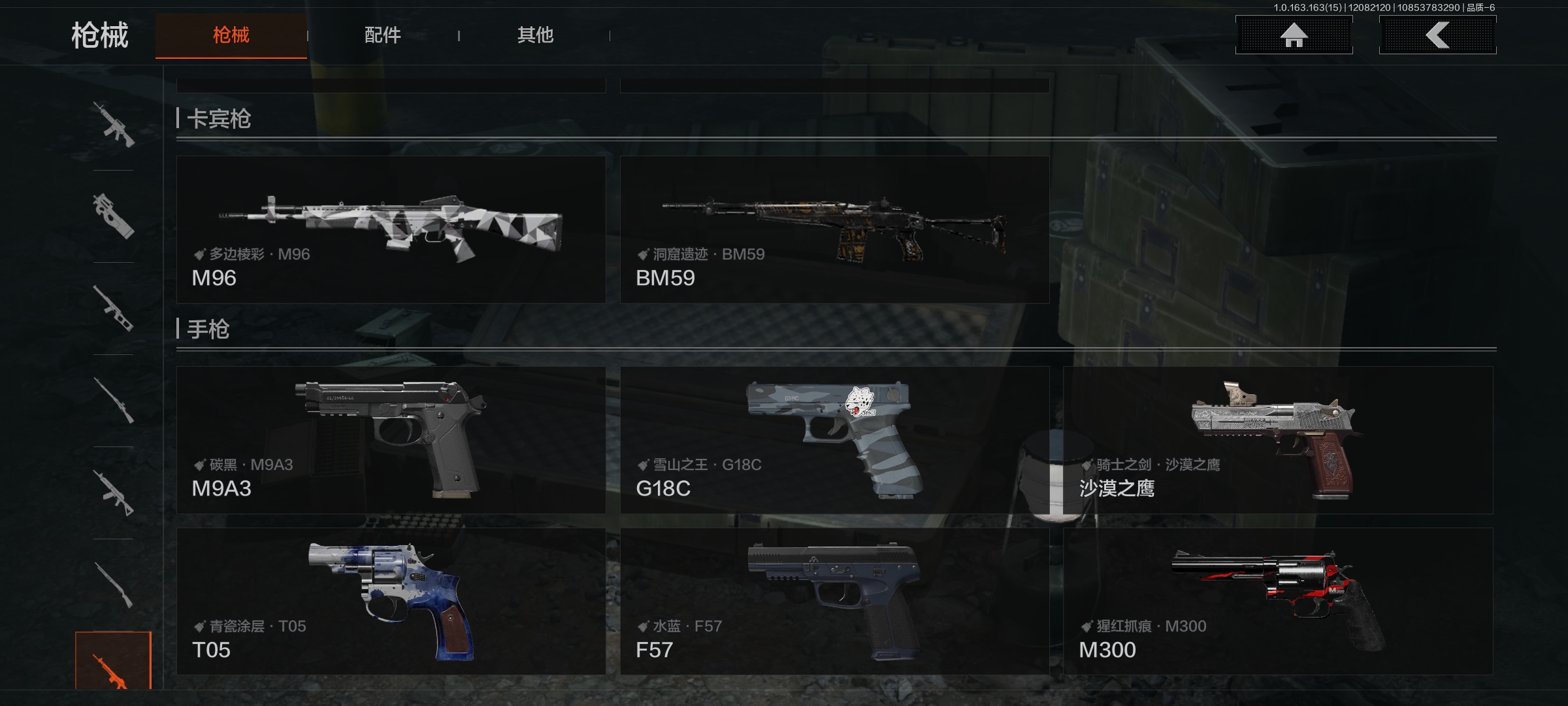Choose the 沙漠之鹰 pistol card
Viewport: 1568px width, 706px height.
1278,440
